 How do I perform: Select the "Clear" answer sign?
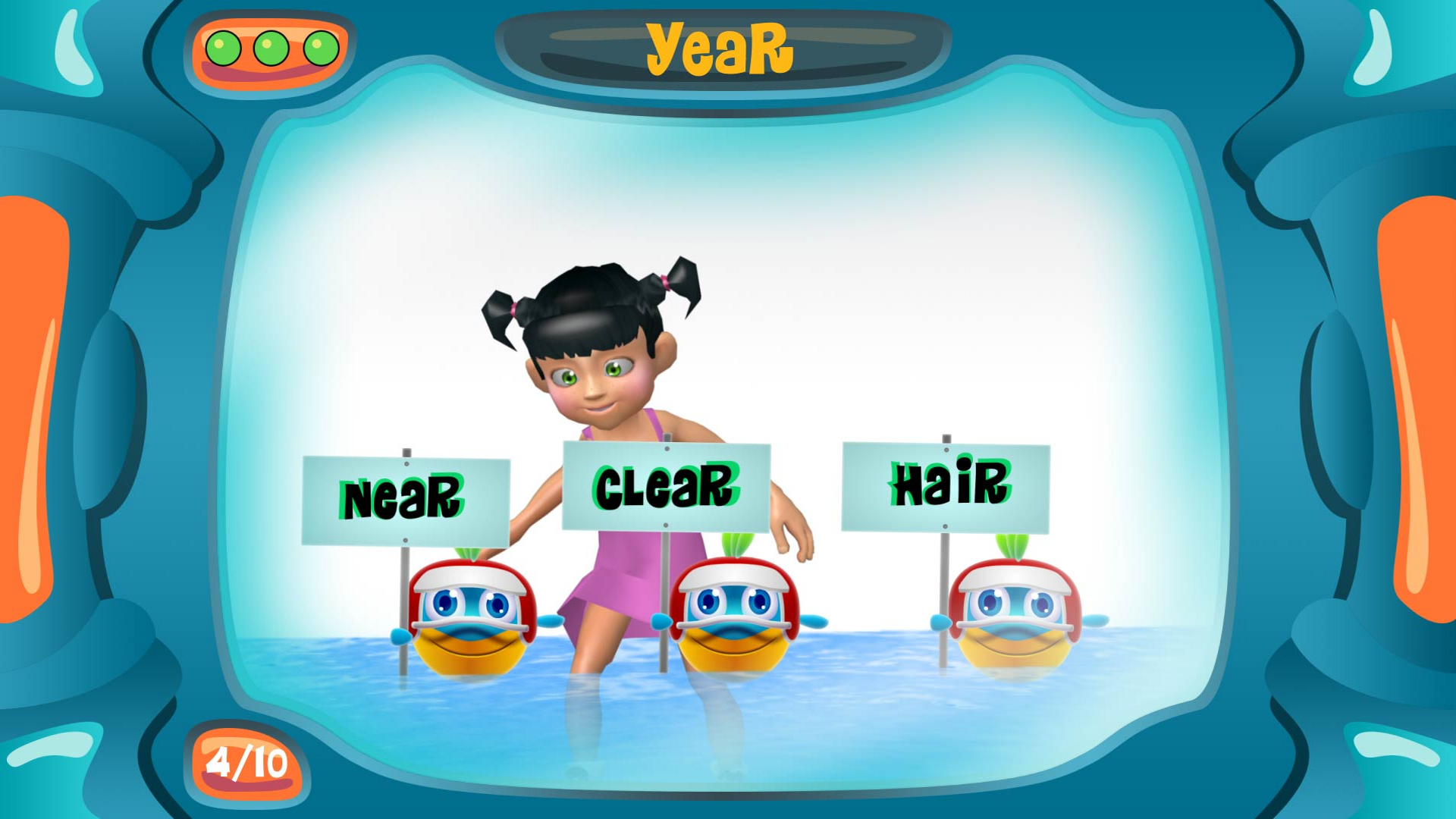pyautogui.click(x=666, y=486)
